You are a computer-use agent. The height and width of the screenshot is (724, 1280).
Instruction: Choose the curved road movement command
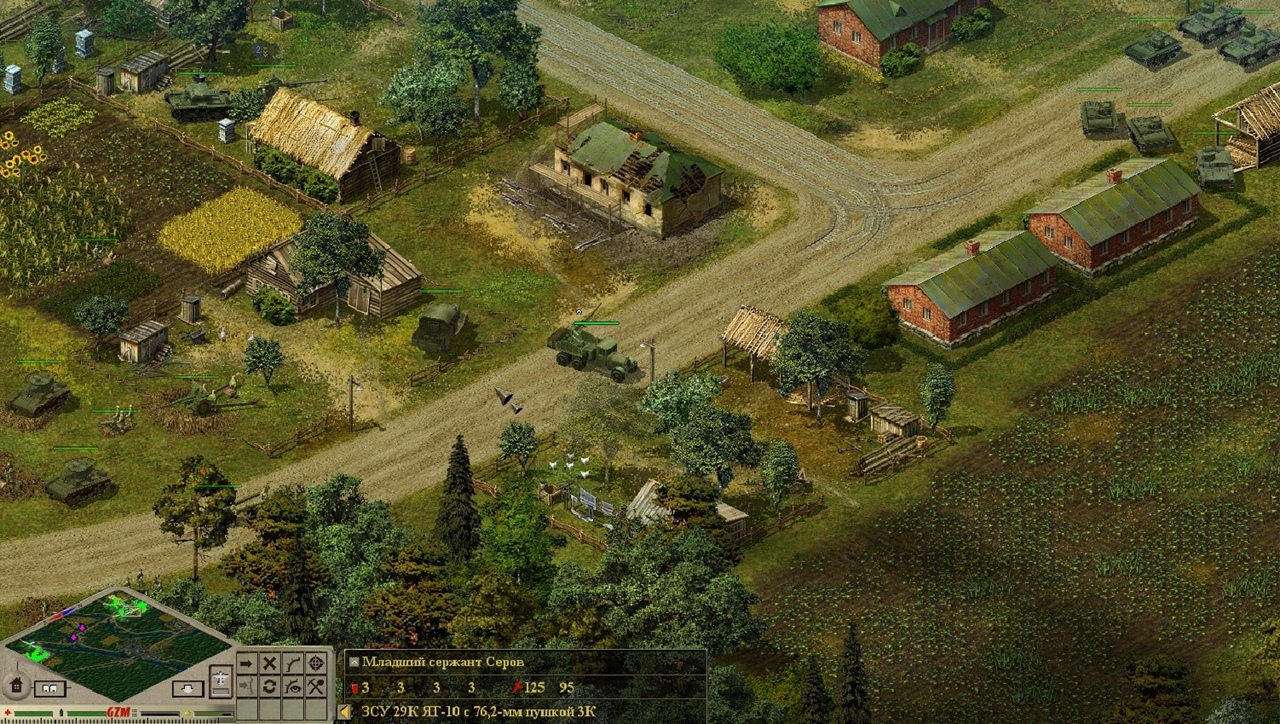[x=293, y=663]
